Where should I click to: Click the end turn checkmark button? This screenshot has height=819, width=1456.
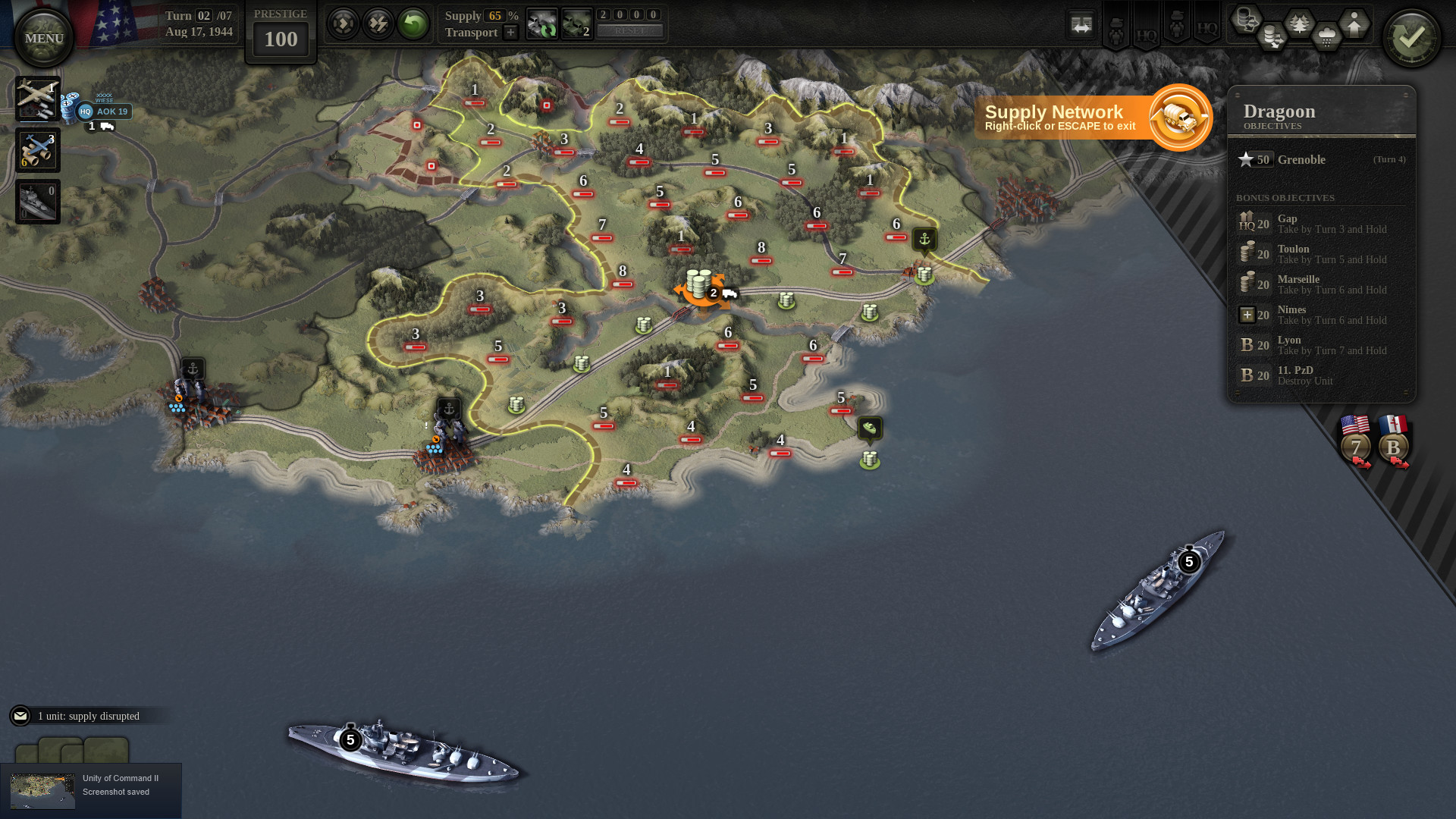(1412, 36)
